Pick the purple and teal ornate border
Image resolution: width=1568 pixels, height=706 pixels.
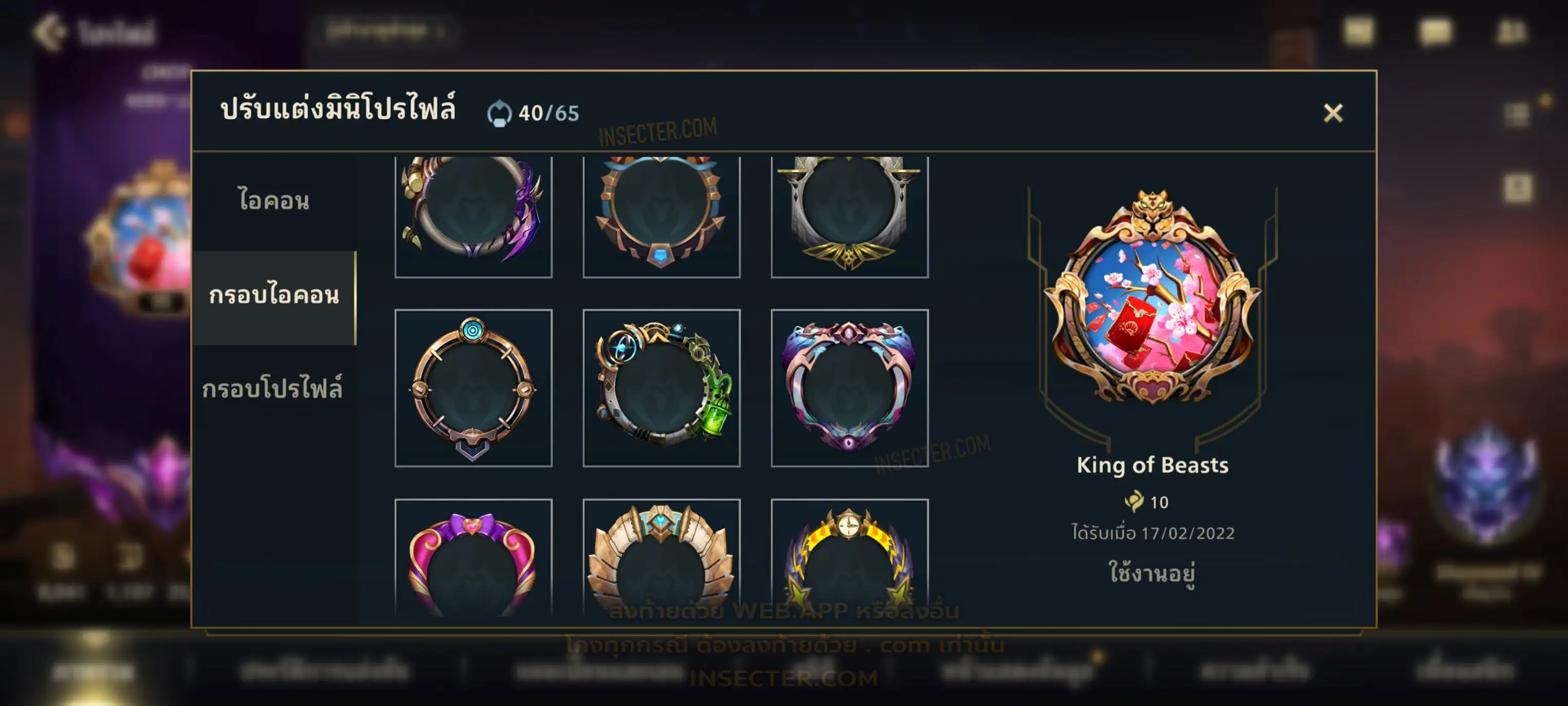849,388
